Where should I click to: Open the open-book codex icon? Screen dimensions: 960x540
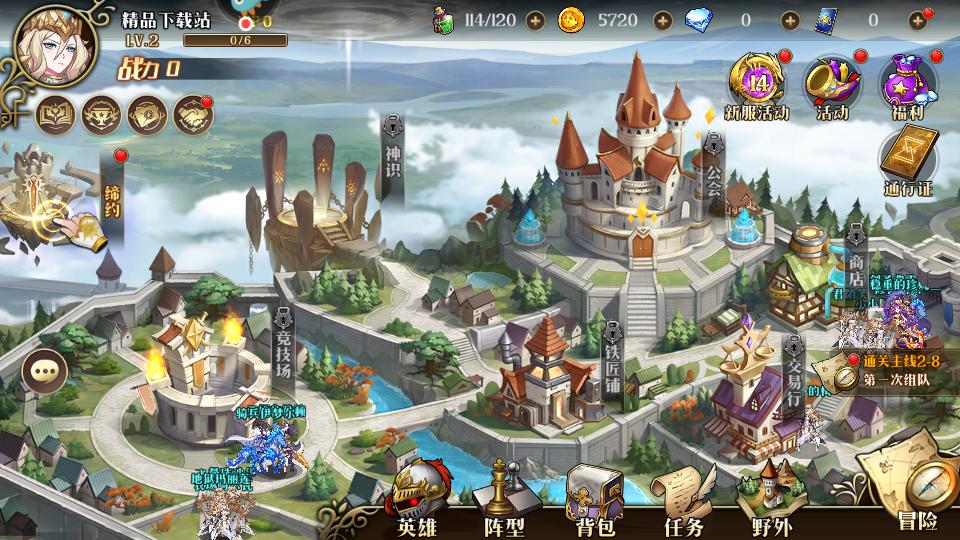(56, 116)
